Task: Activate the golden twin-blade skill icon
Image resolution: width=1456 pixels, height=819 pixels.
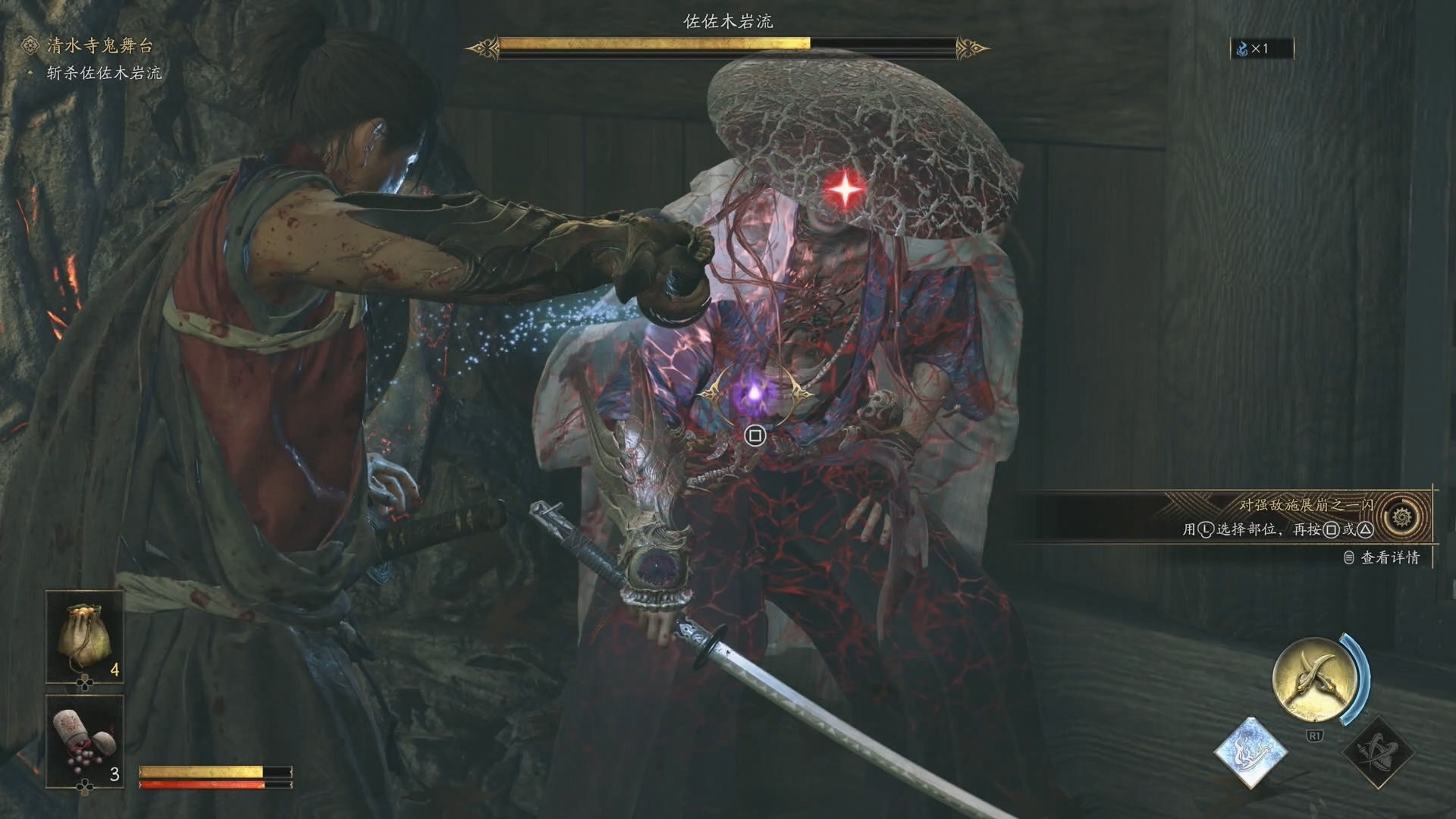Action: point(1314,679)
